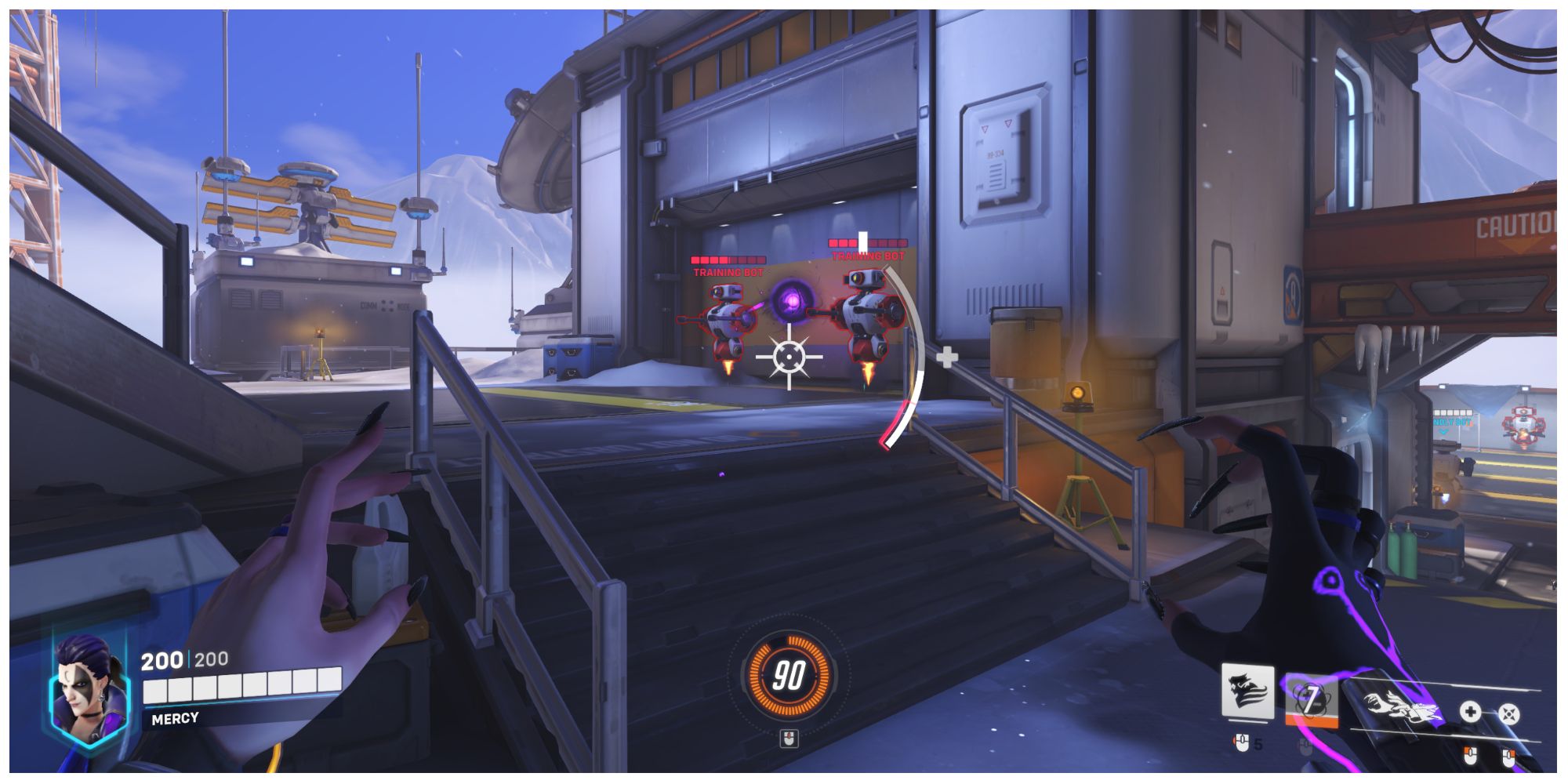Click the healing beam plus icon
This screenshot has width=1568, height=784.
[x=1472, y=711]
